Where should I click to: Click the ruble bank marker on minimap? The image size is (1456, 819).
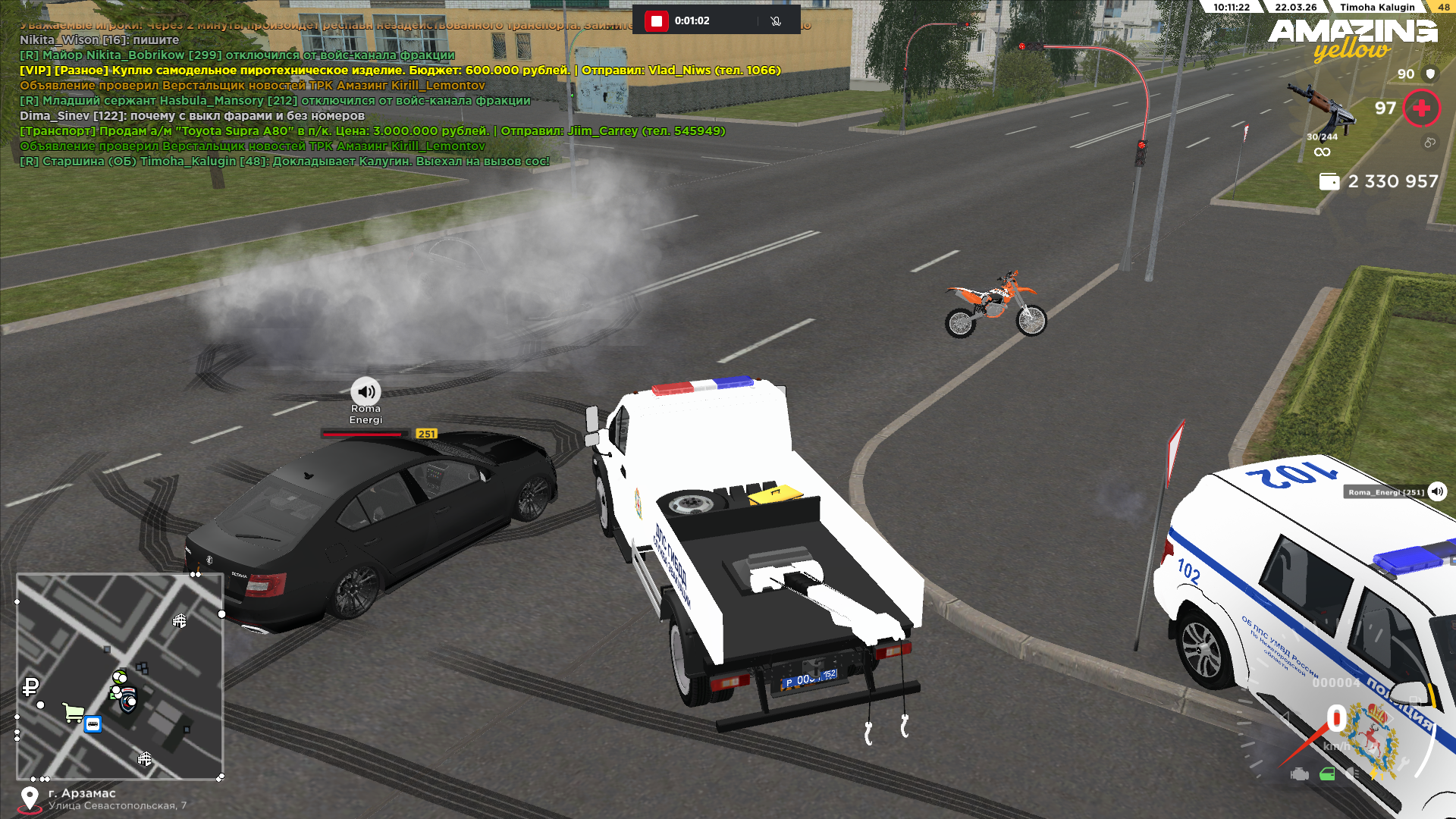pos(30,687)
